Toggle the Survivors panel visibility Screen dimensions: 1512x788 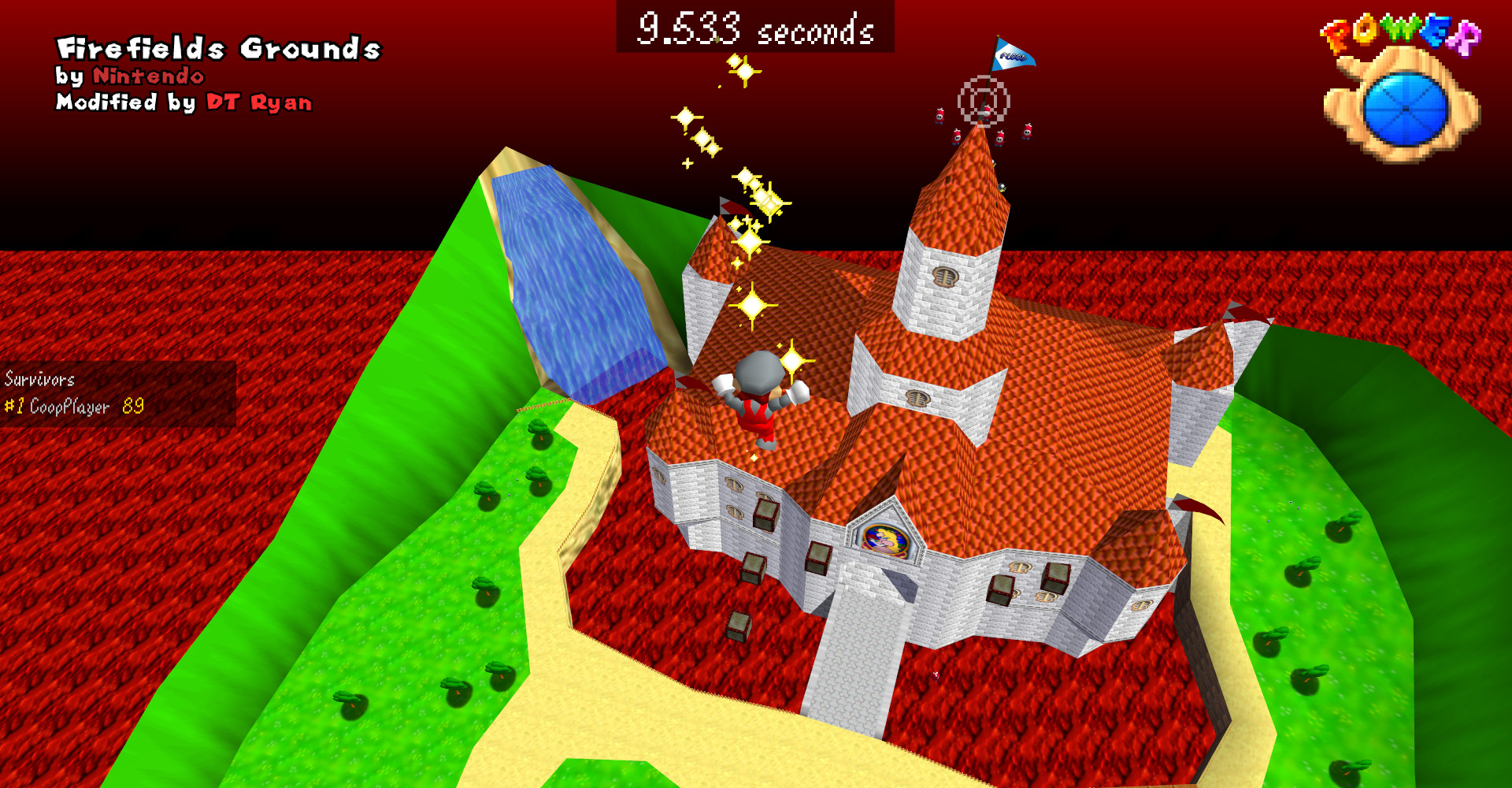tap(39, 379)
